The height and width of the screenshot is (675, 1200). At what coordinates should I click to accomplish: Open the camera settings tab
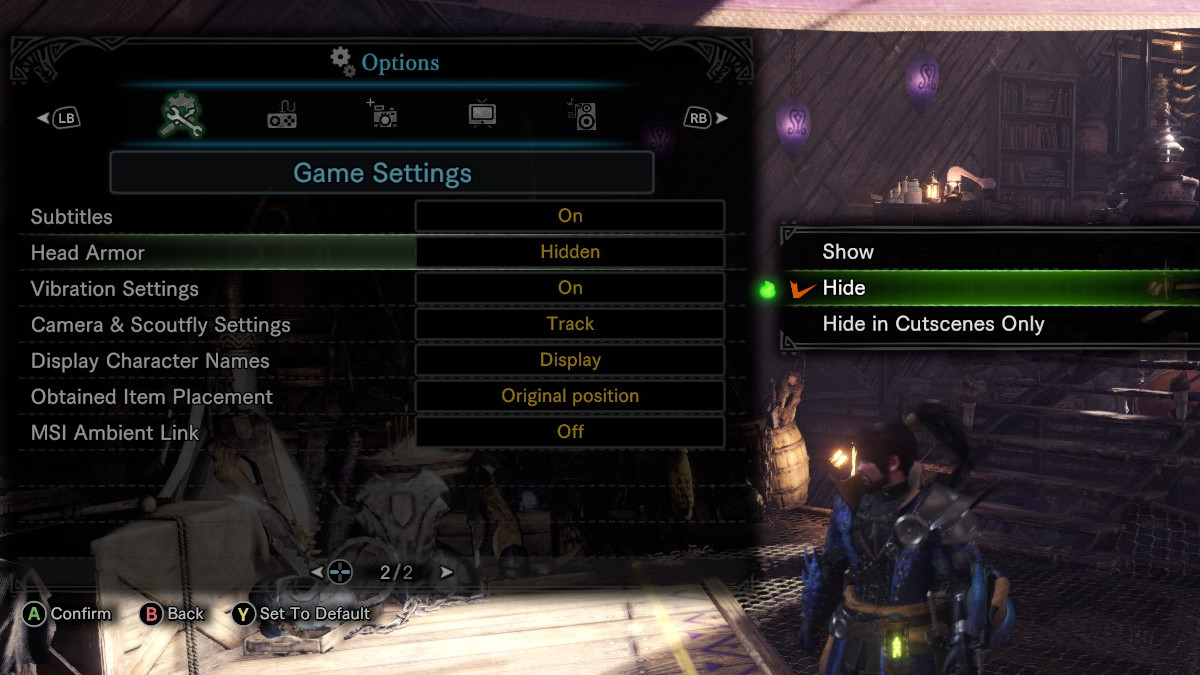tap(382, 116)
